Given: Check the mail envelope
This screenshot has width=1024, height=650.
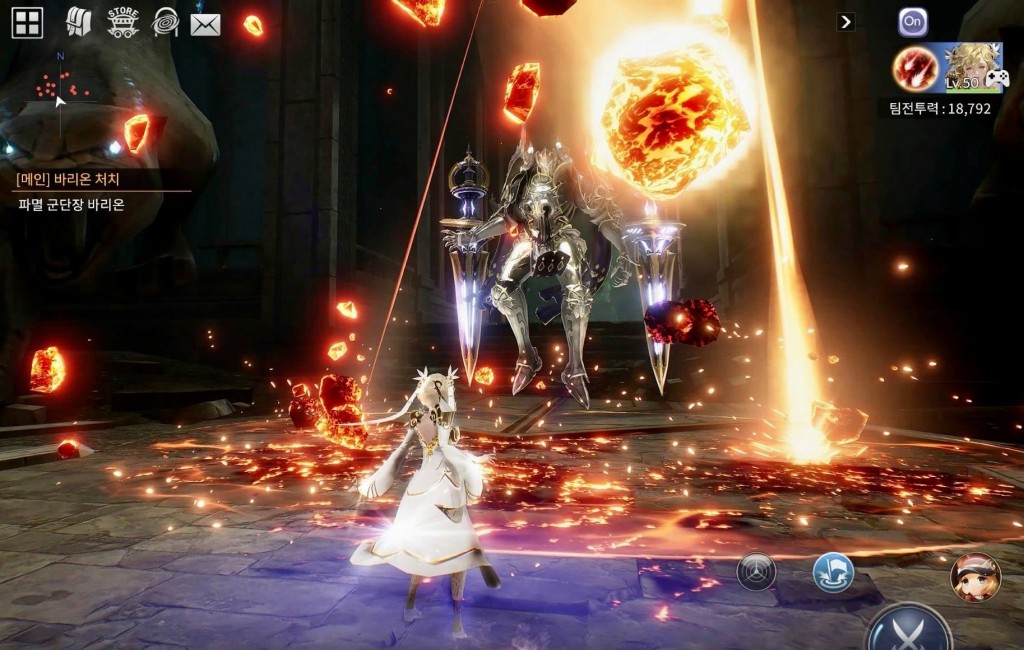Looking at the screenshot, I should tap(205, 23).
